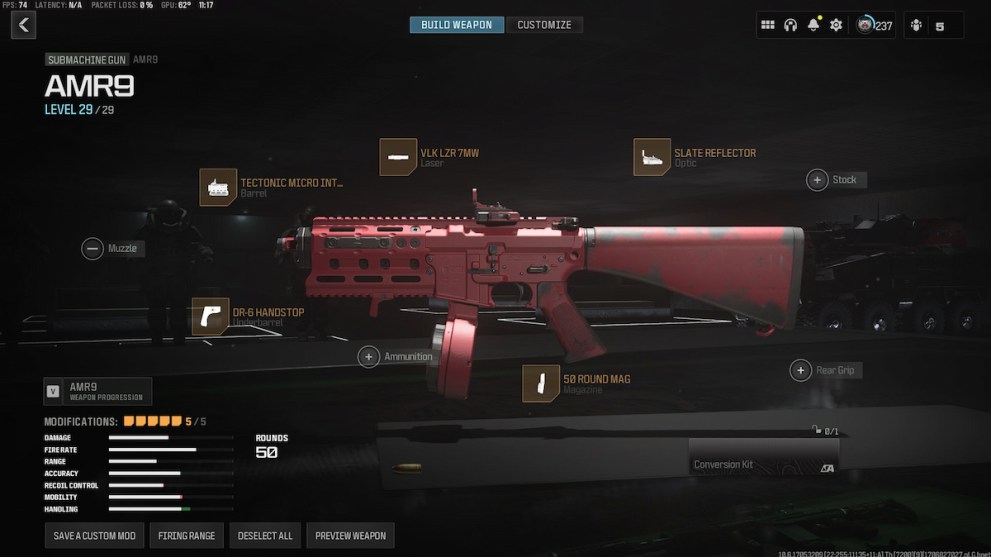Viewport: 991px width, 557px height.
Task: Add a Stock attachment
Action: 817,180
